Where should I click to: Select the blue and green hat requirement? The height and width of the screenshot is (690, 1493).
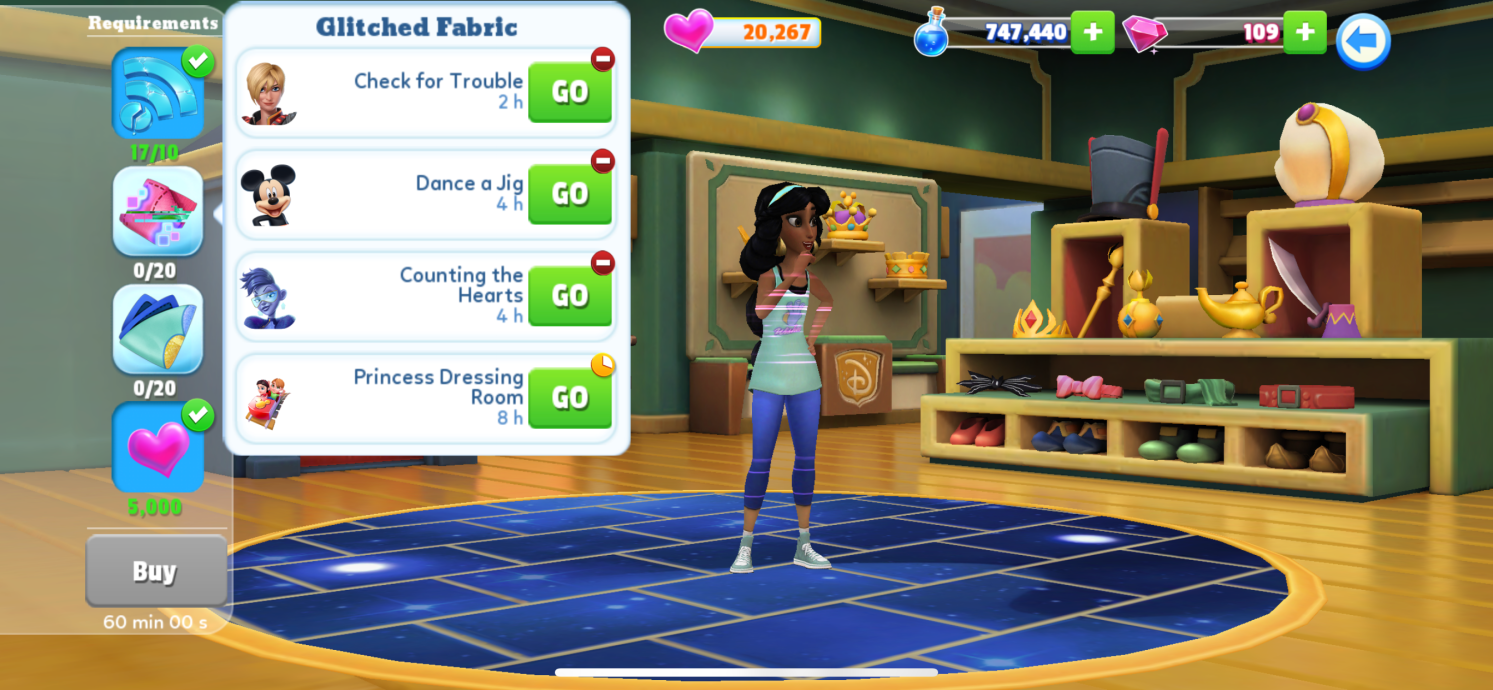click(158, 330)
